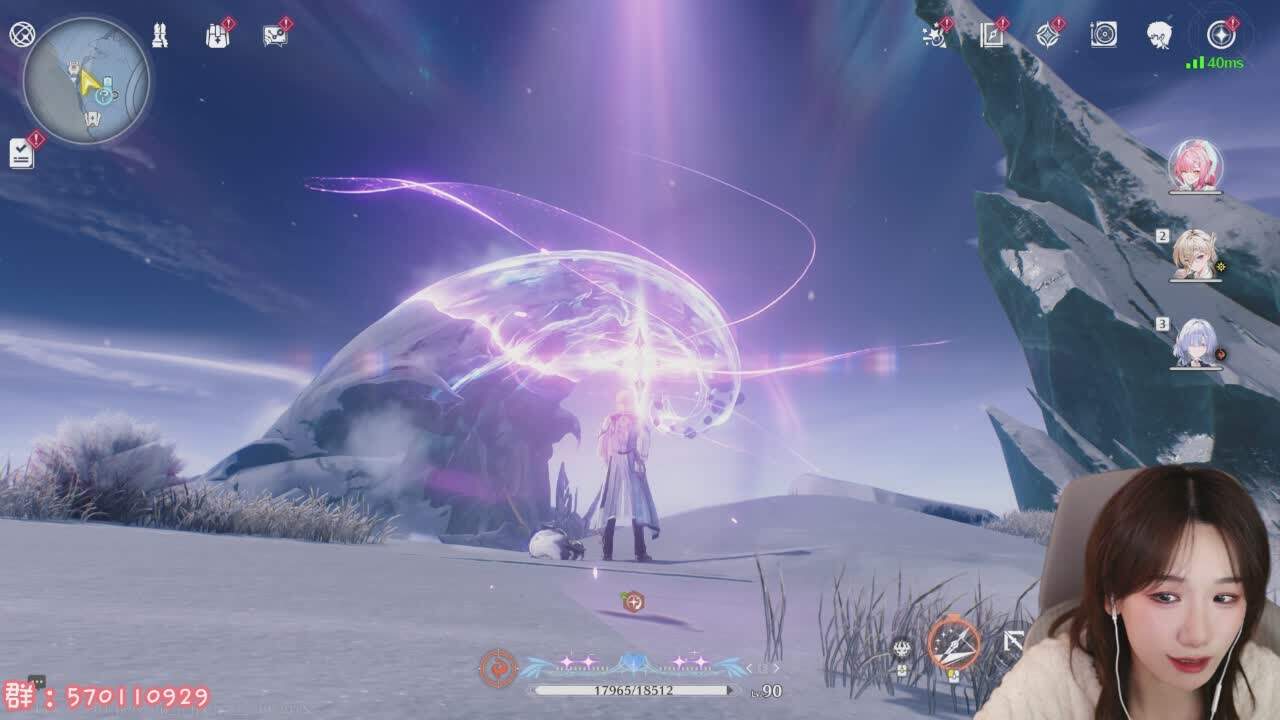Open the compass guidebook icon
The width and height of the screenshot is (1280, 720).
[991, 36]
